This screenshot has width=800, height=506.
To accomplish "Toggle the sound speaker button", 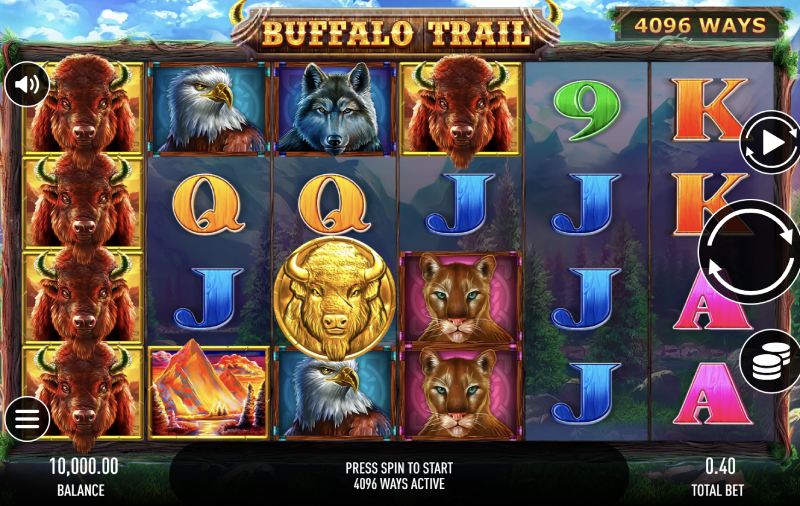I will pyautogui.click(x=27, y=85).
